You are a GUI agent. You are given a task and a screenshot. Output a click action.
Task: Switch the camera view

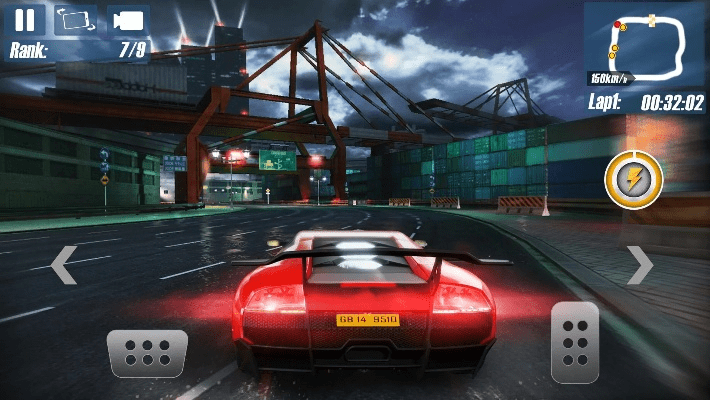click(x=127, y=20)
